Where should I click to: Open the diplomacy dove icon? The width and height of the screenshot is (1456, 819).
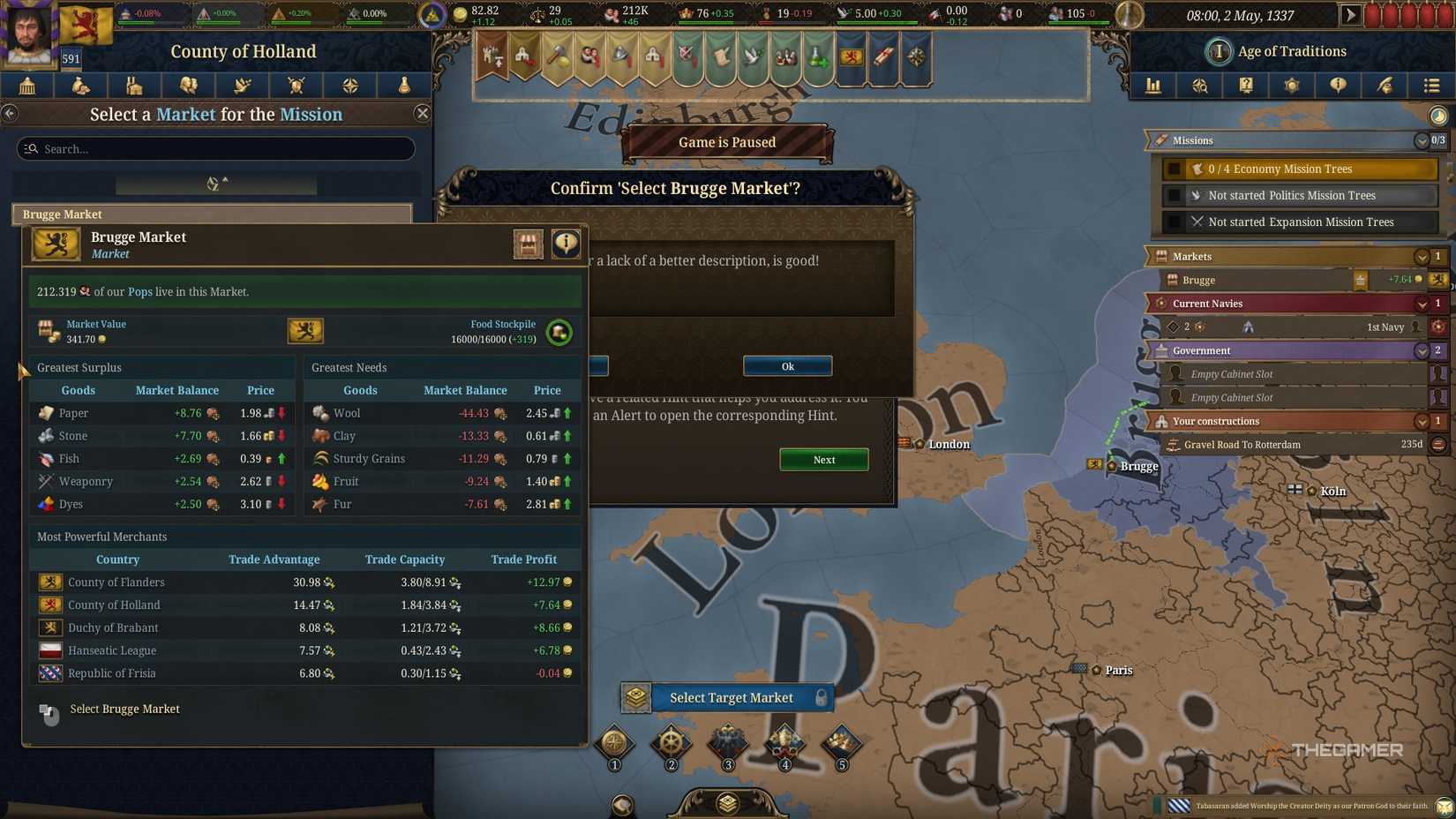click(242, 86)
